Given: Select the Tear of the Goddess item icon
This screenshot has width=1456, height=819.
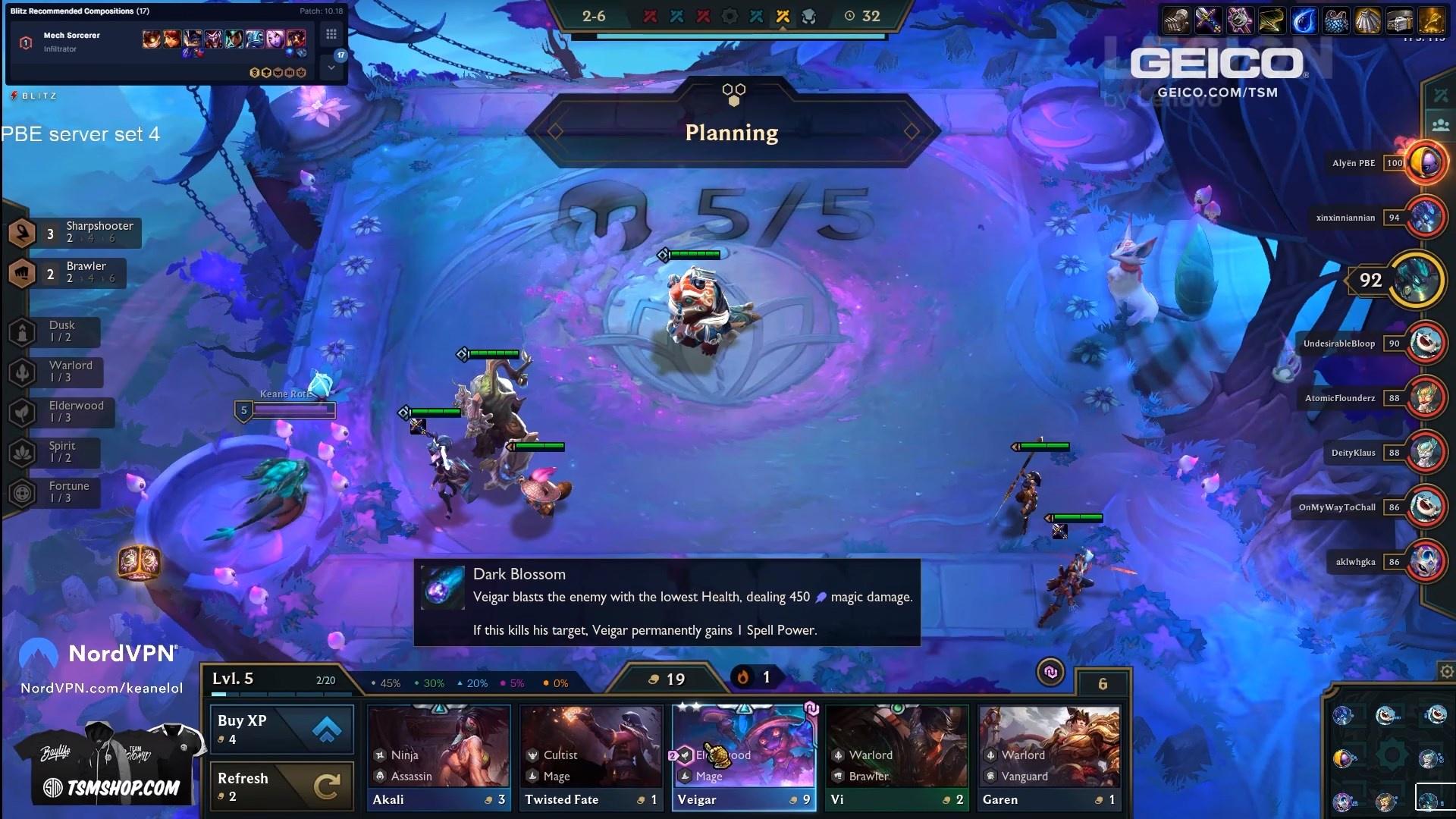Looking at the screenshot, I should click(x=1305, y=21).
